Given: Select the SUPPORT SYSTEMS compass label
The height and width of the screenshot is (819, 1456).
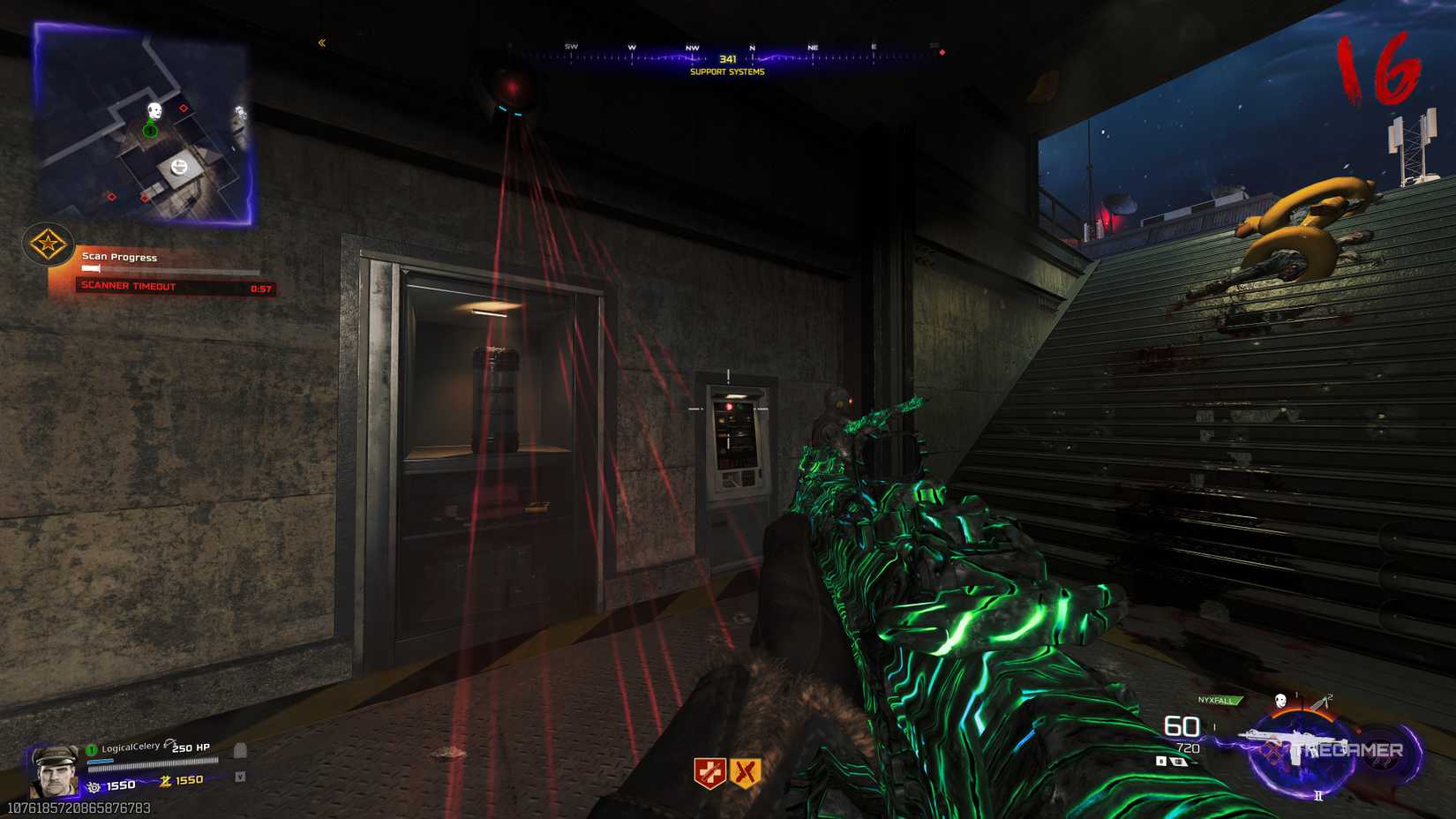Looking at the screenshot, I should click(726, 72).
